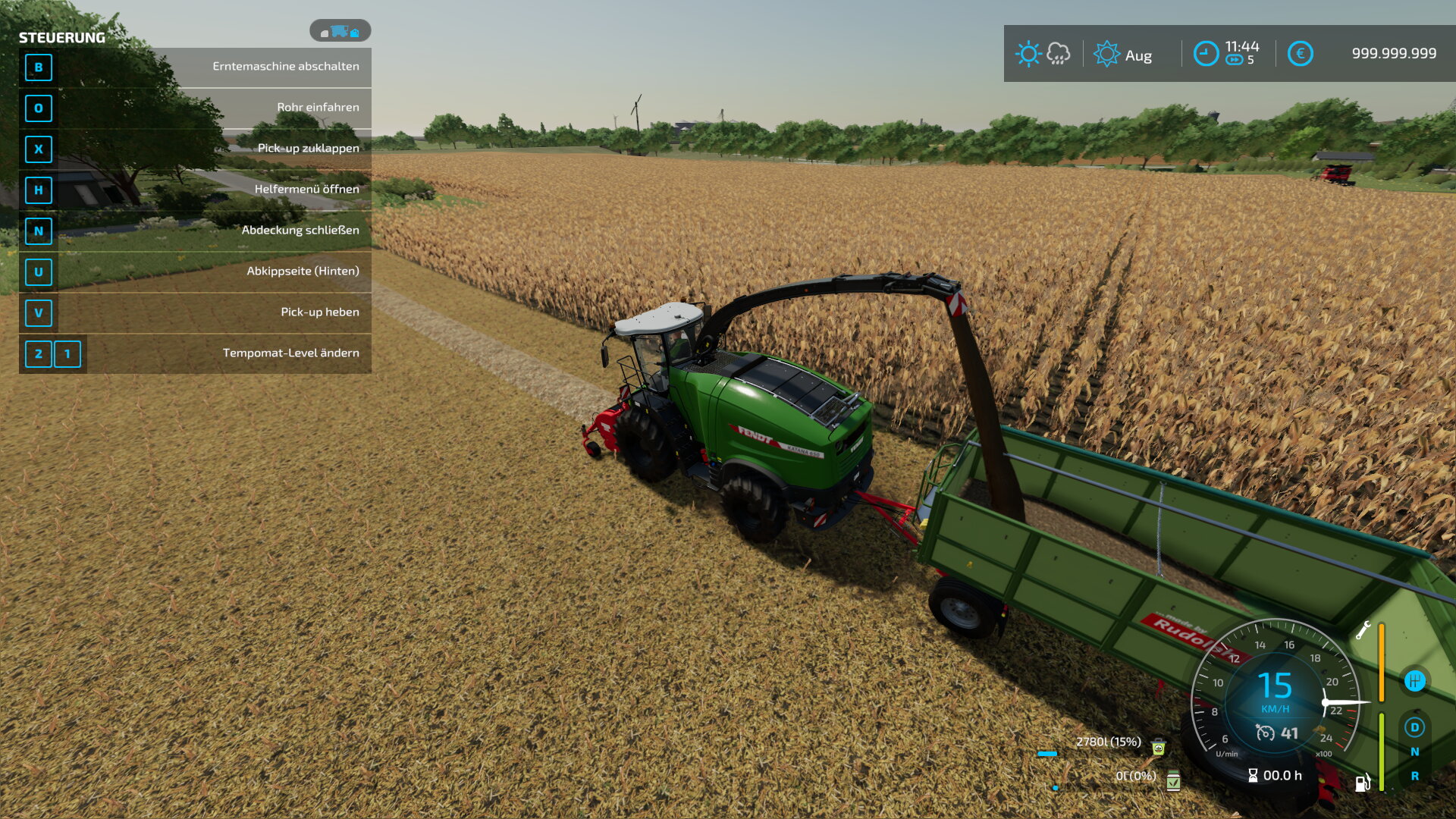Image resolution: width=1456 pixels, height=819 pixels.
Task: Click the euro money icon
Action: 1300,54
